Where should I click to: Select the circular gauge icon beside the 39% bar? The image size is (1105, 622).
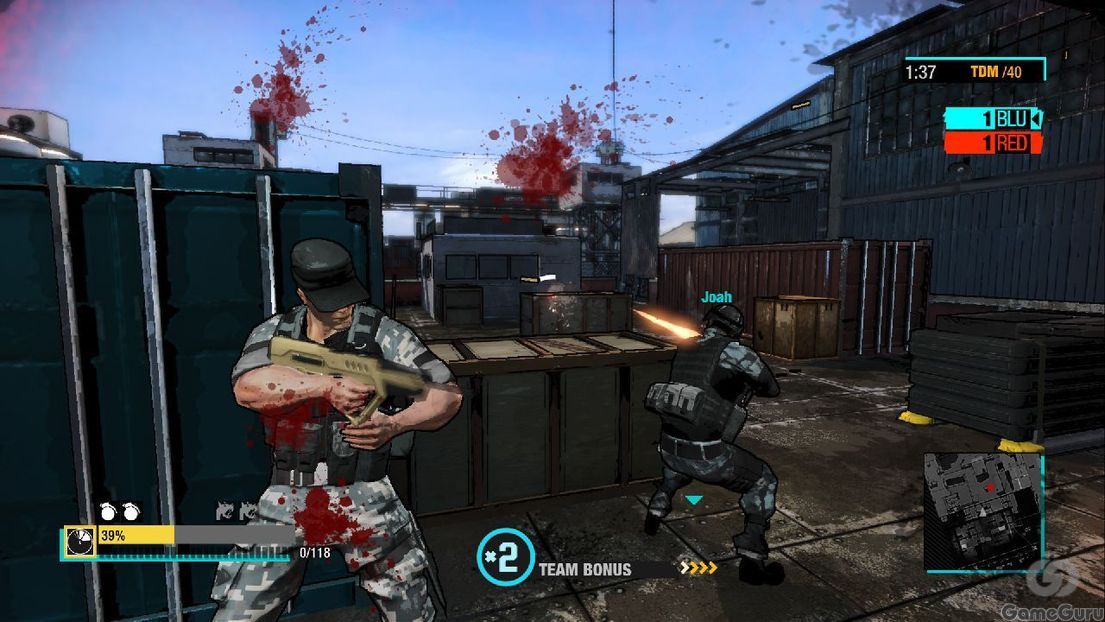(x=80, y=540)
